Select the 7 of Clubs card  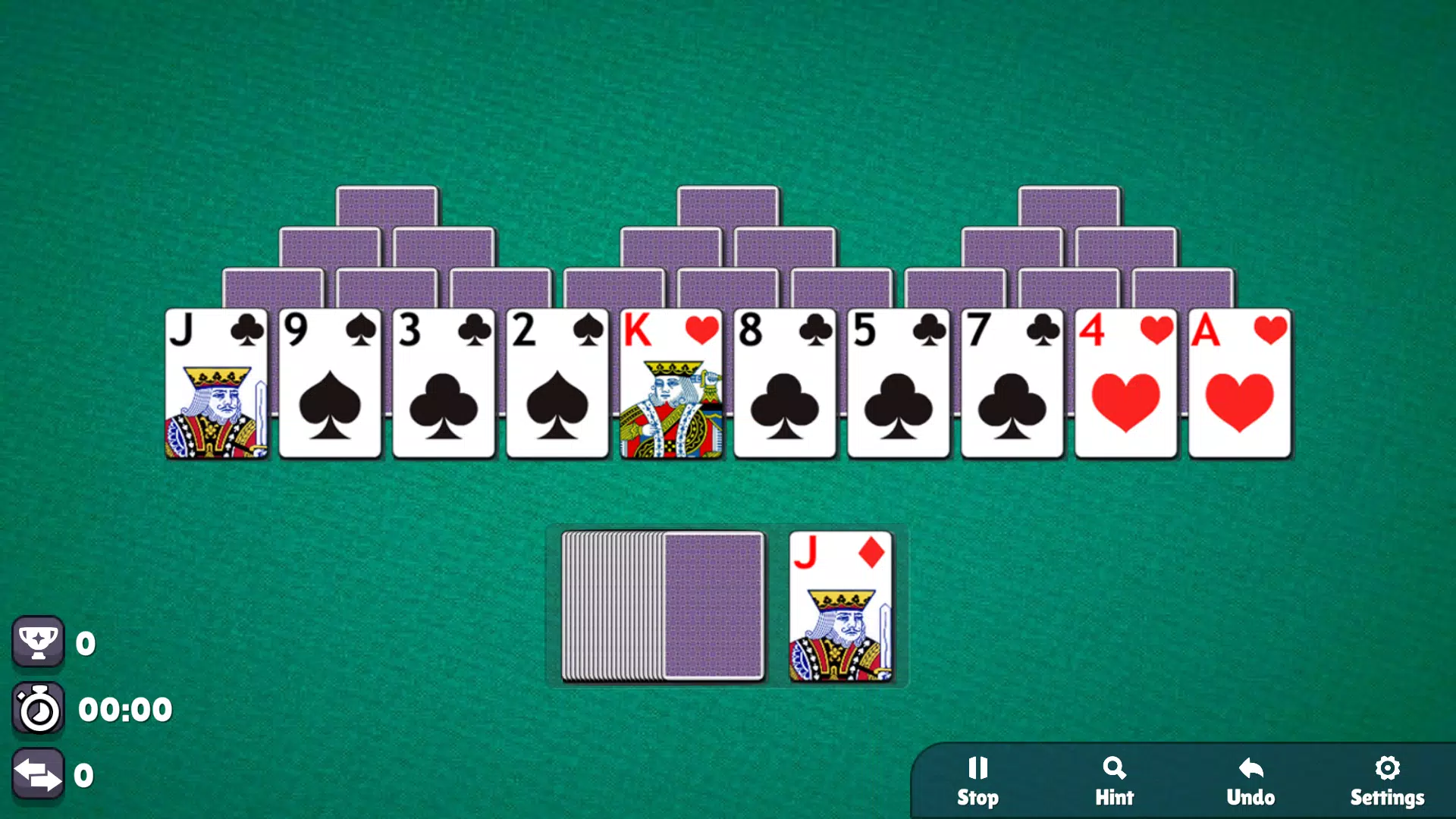tap(1012, 383)
